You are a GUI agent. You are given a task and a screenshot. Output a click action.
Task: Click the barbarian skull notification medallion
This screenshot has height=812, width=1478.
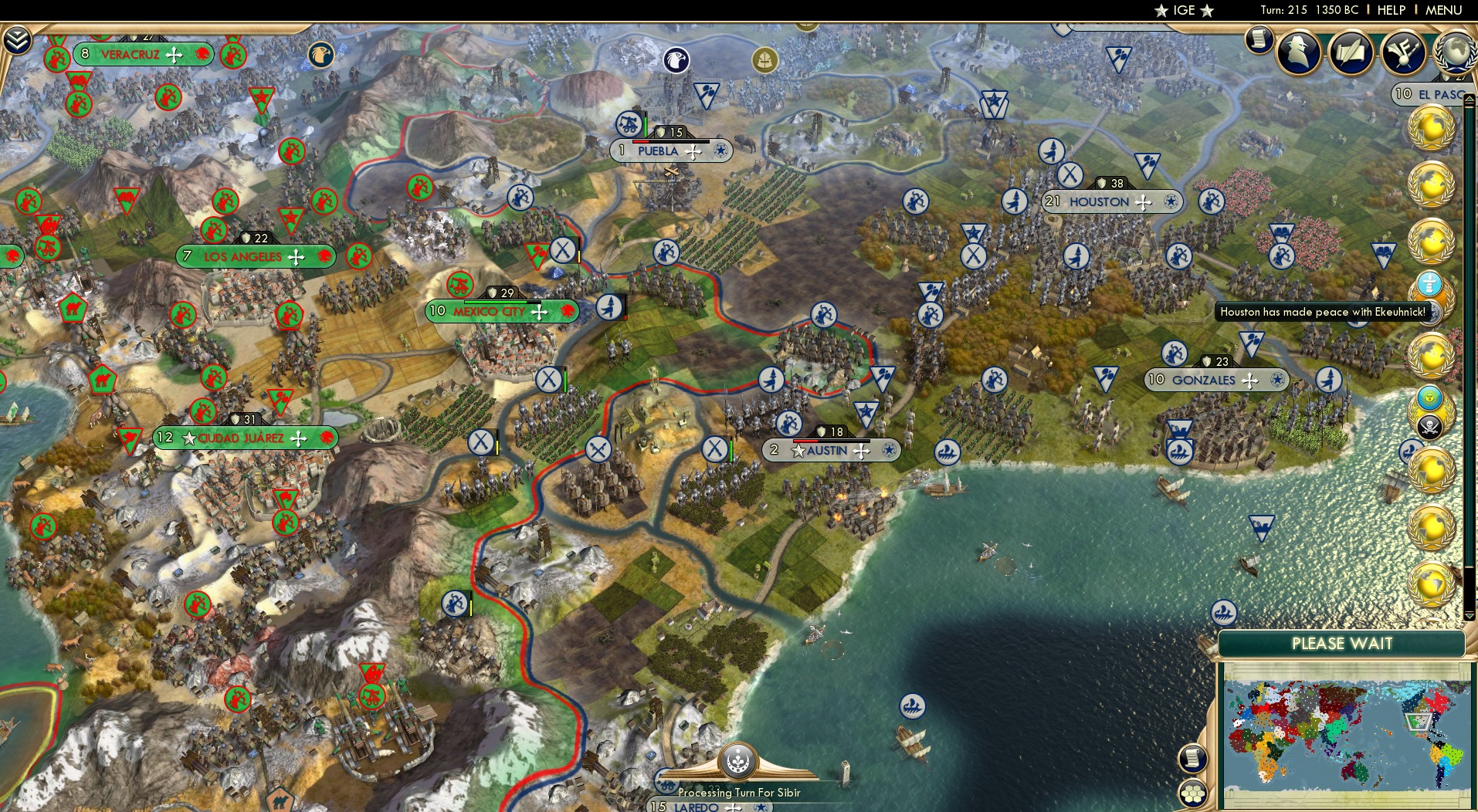pos(1429,425)
